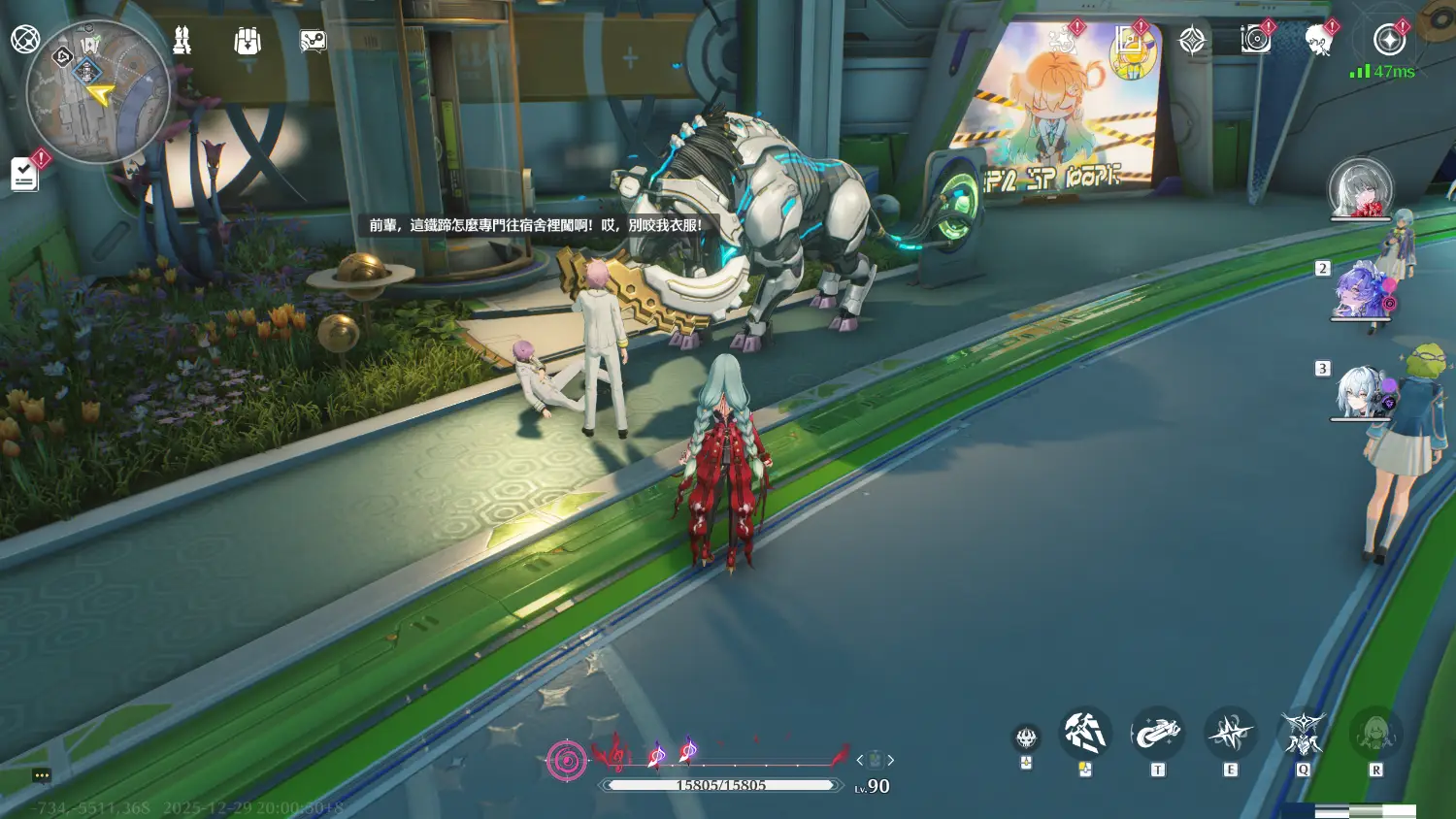The width and height of the screenshot is (1456, 819).
Task: Open the backpack inventory icon
Action: tap(248, 41)
